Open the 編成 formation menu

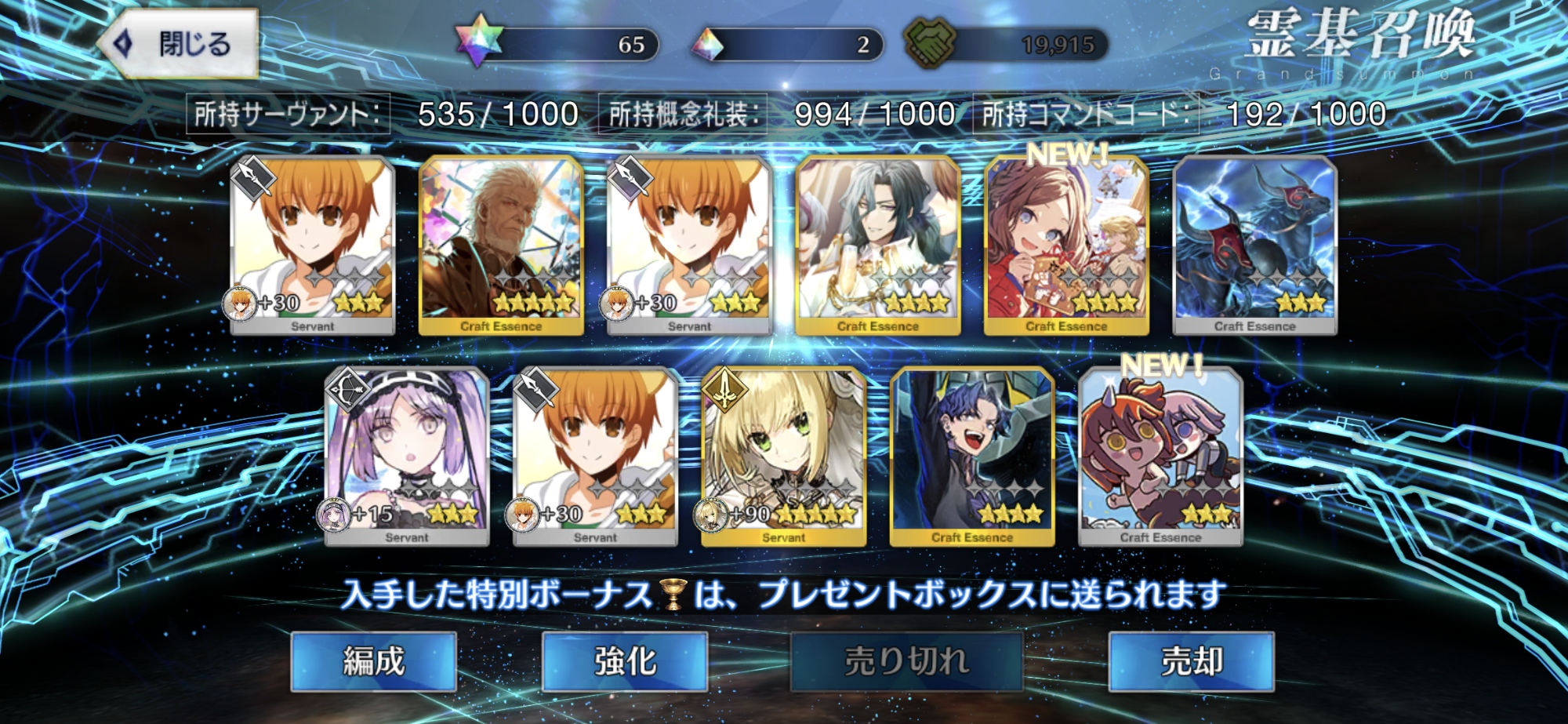pyautogui.click(x=373, y=661)
